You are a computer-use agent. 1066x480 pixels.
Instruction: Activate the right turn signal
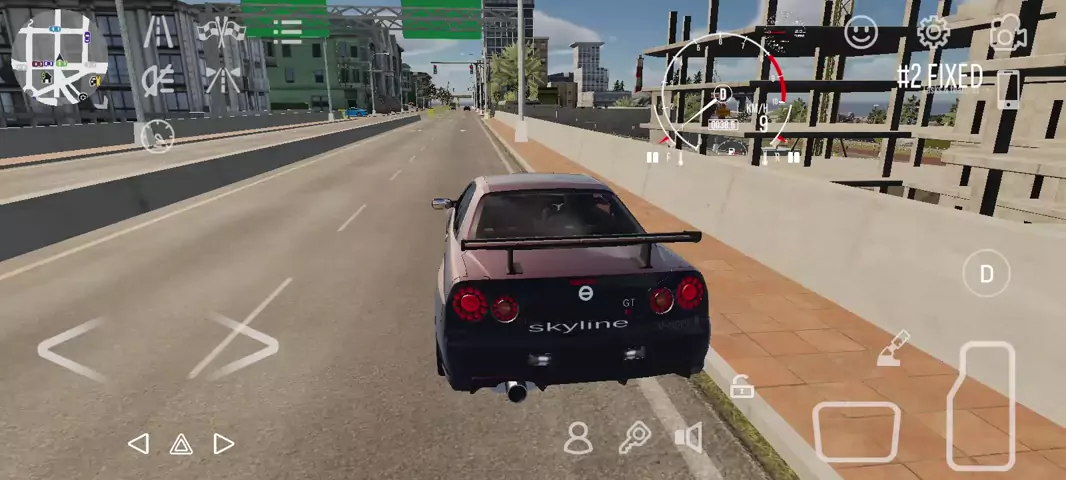(224, 444)
